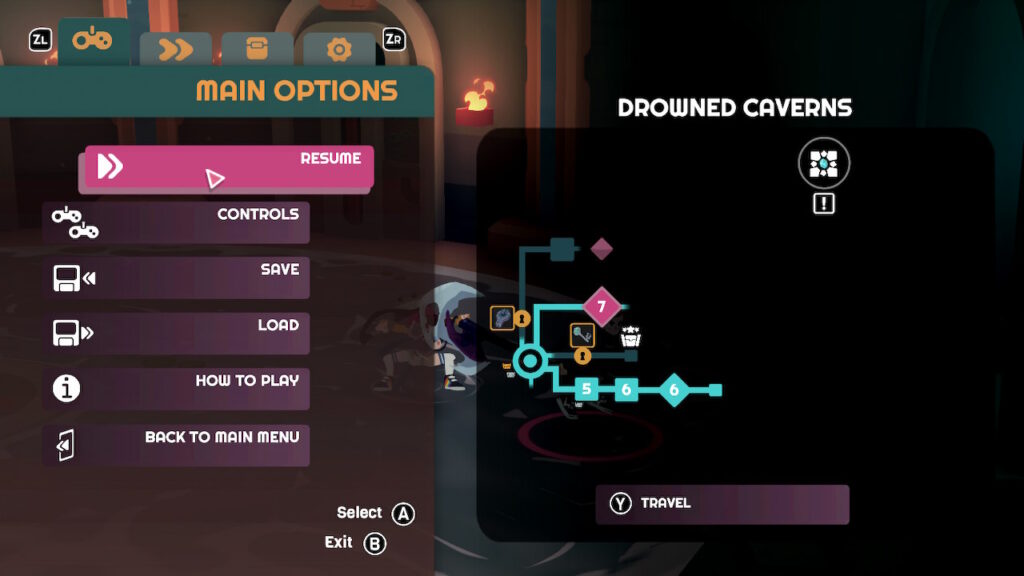This screenshot has width=1024, height=576.
Task: Open the chest inventory tab
Action: tap(257, 49)
